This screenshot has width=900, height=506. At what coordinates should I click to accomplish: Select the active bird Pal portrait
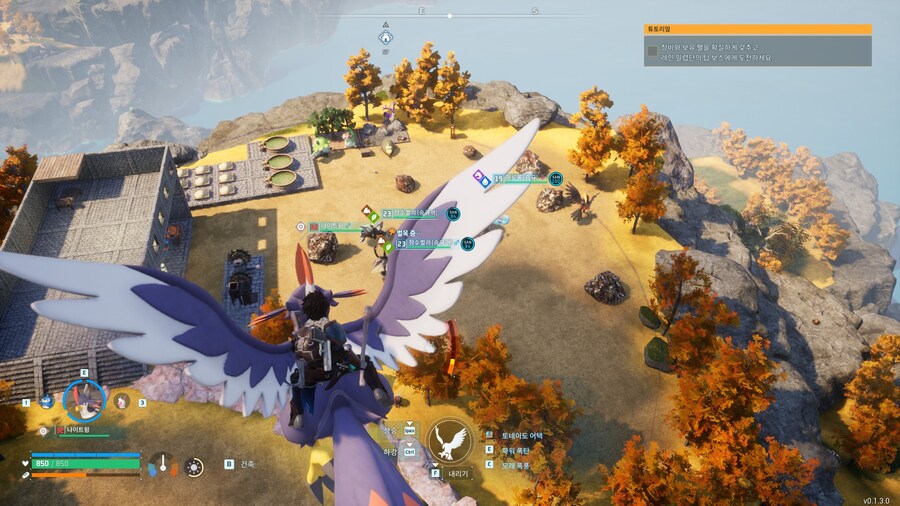pyautogui.click(x=84, y=400)
